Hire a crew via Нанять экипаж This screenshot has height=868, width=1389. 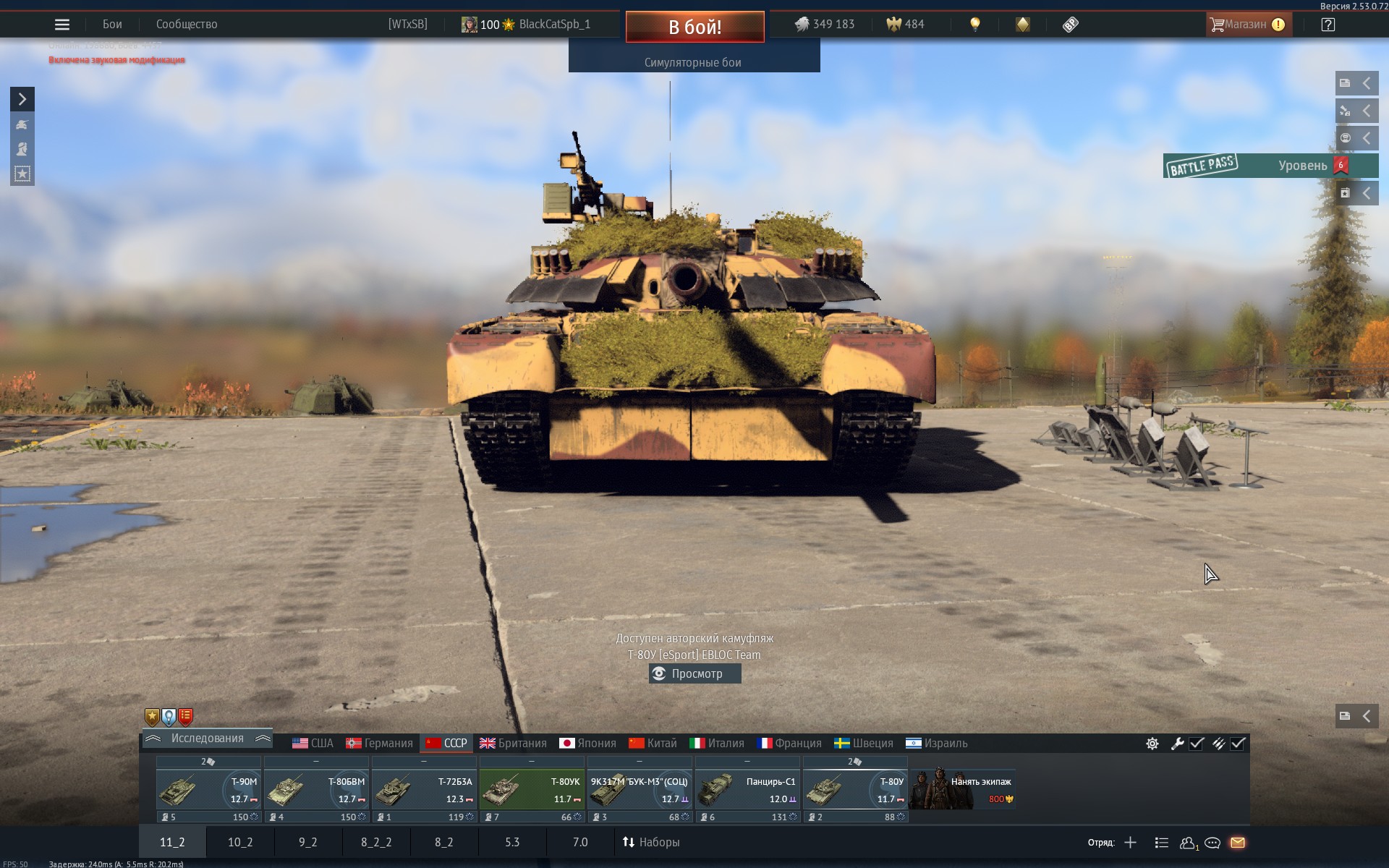coord(963,789)
